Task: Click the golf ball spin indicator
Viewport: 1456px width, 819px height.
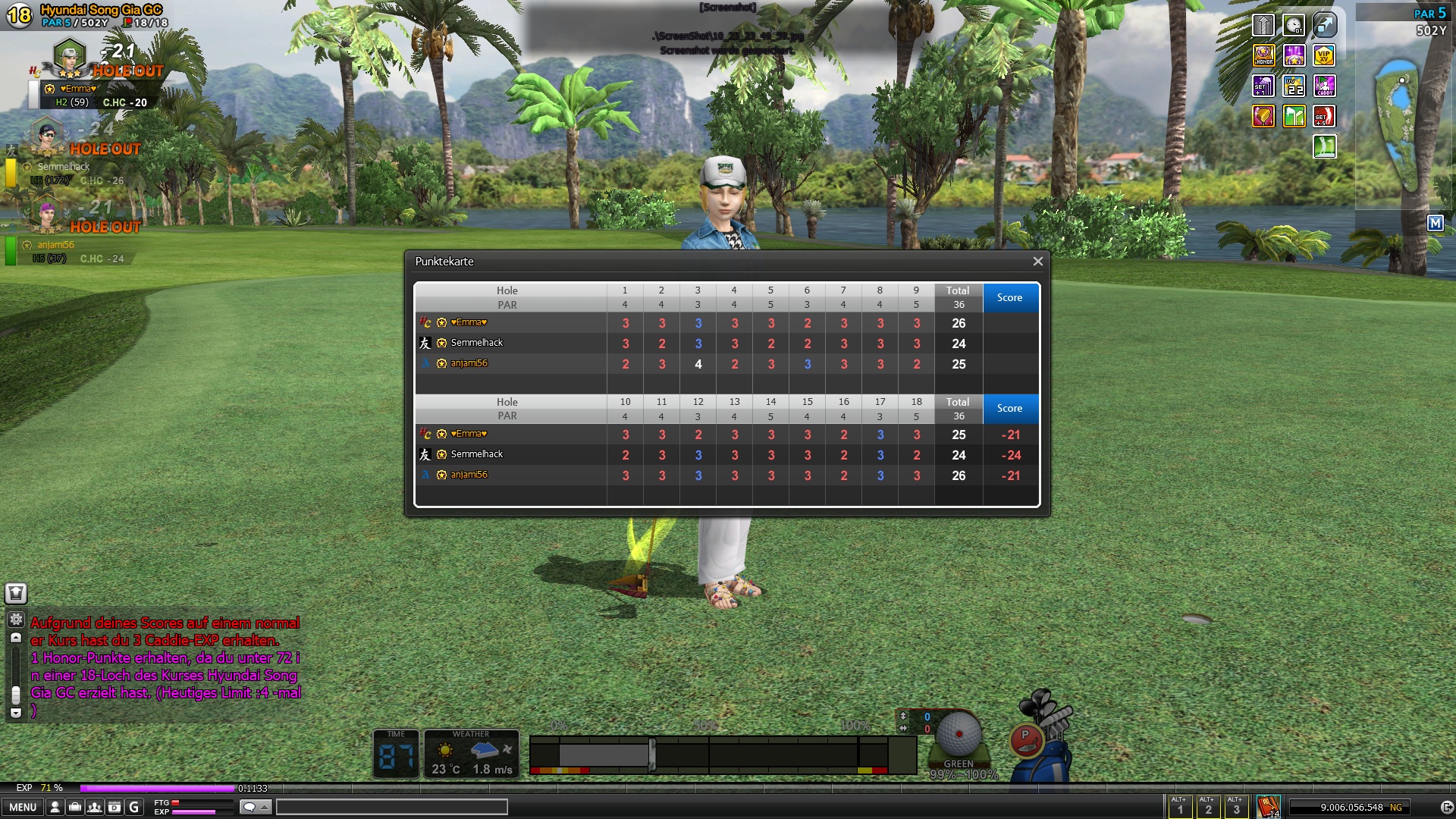Action: [959, 733]
